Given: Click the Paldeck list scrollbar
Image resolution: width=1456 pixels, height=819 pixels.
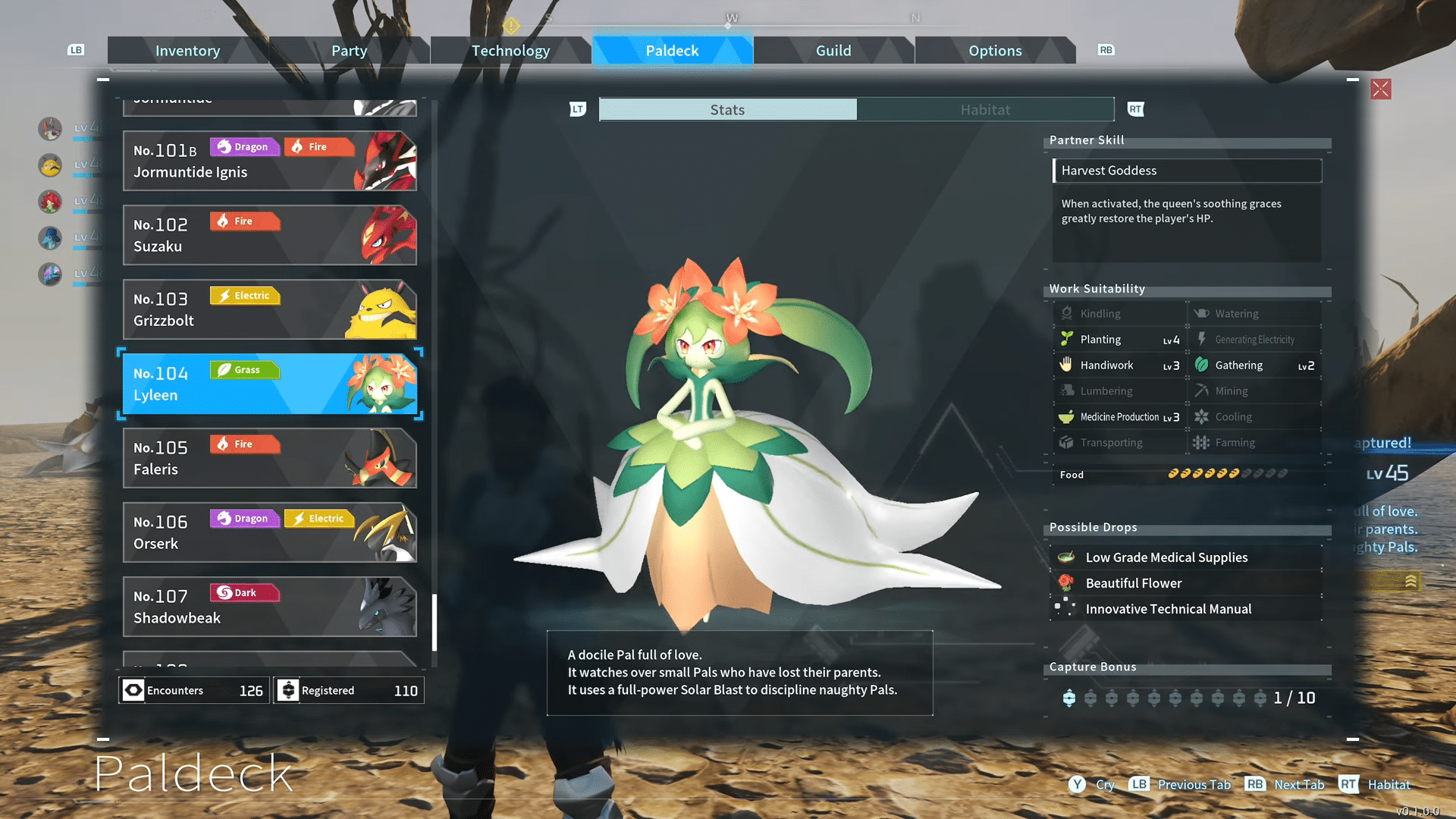Looking at the screenshot, I should [435, 622].
